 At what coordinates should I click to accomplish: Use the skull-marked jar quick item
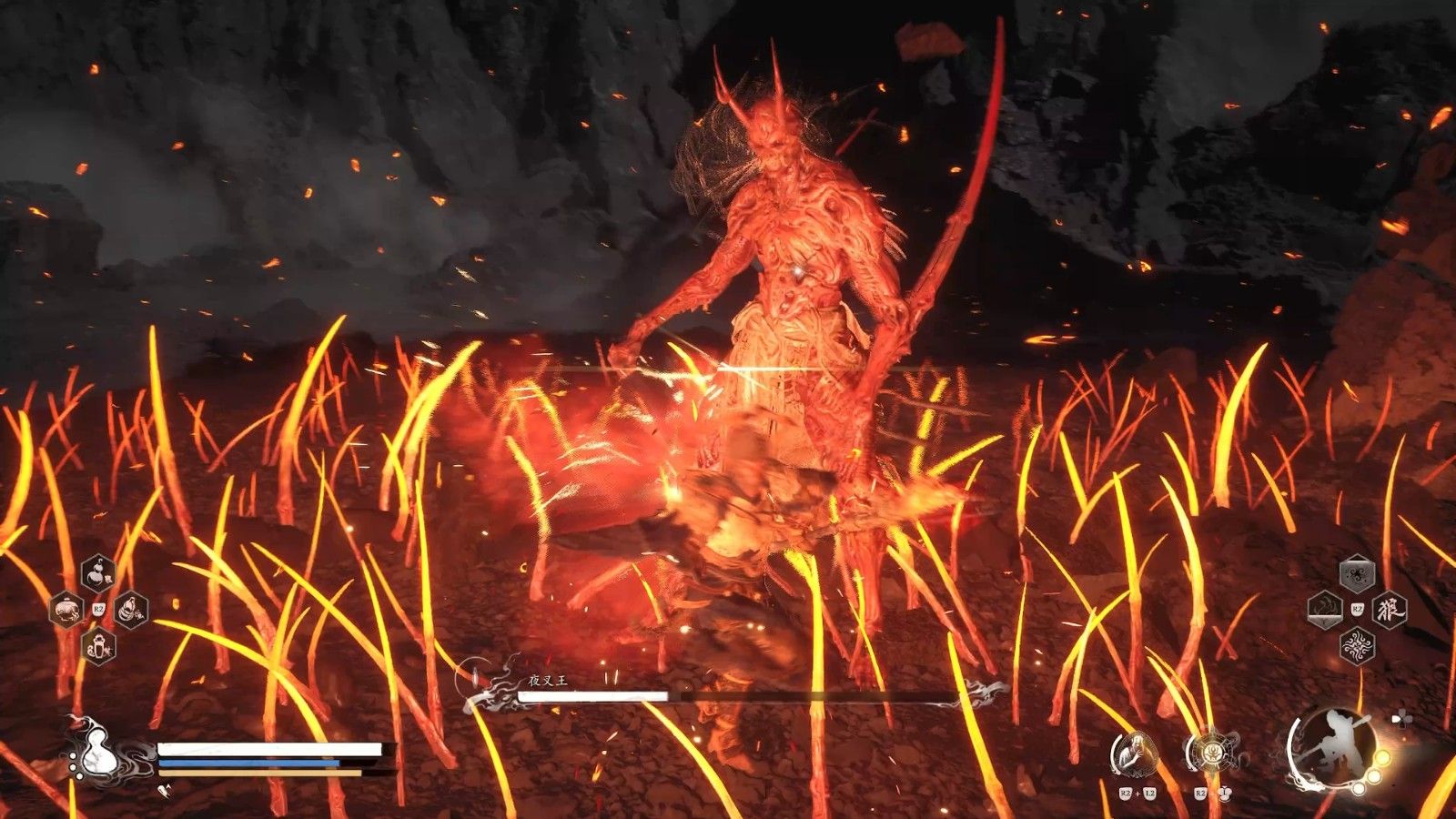coord(66,609)
